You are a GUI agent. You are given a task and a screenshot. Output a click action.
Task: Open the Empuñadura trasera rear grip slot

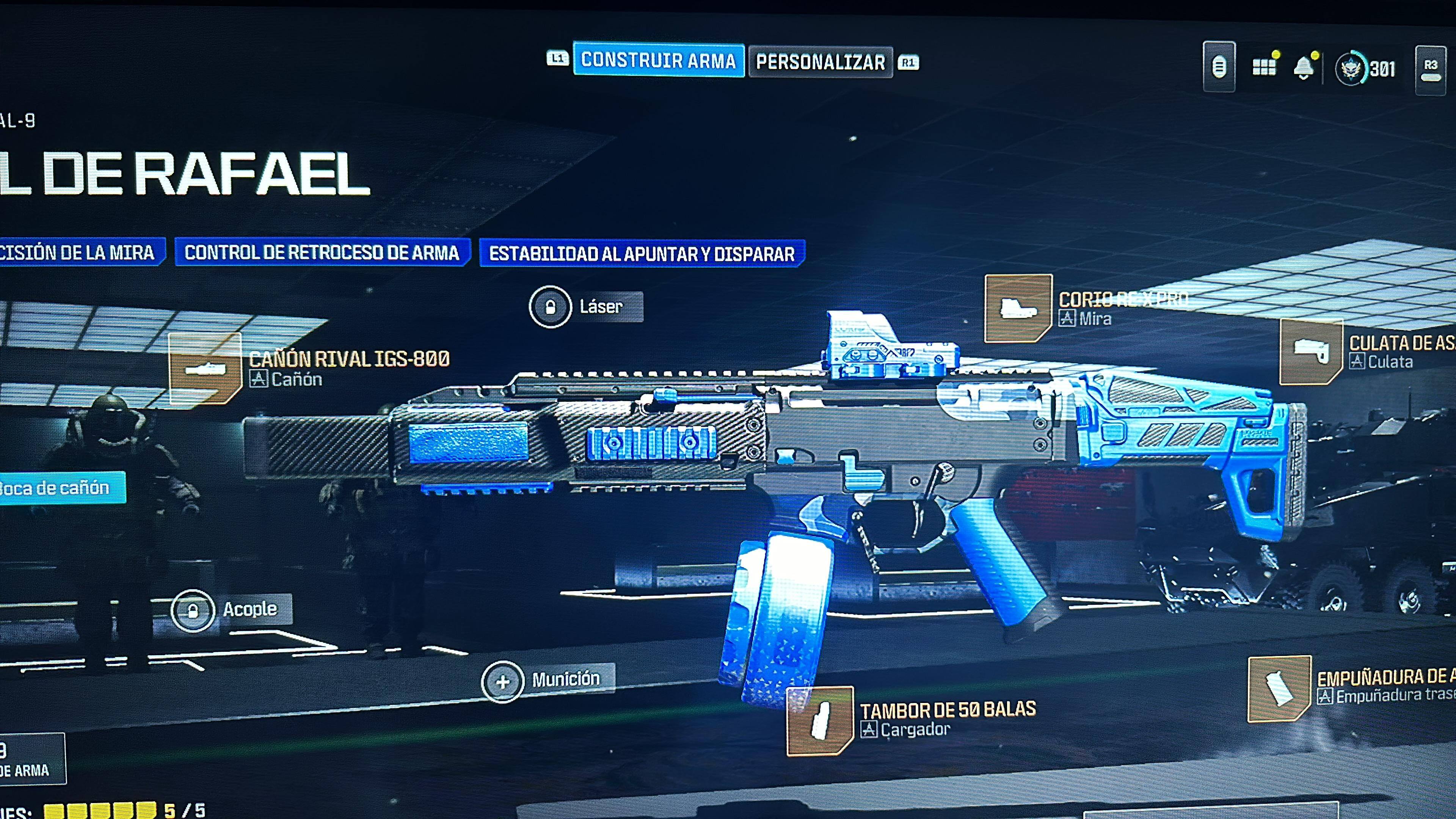1279,689
